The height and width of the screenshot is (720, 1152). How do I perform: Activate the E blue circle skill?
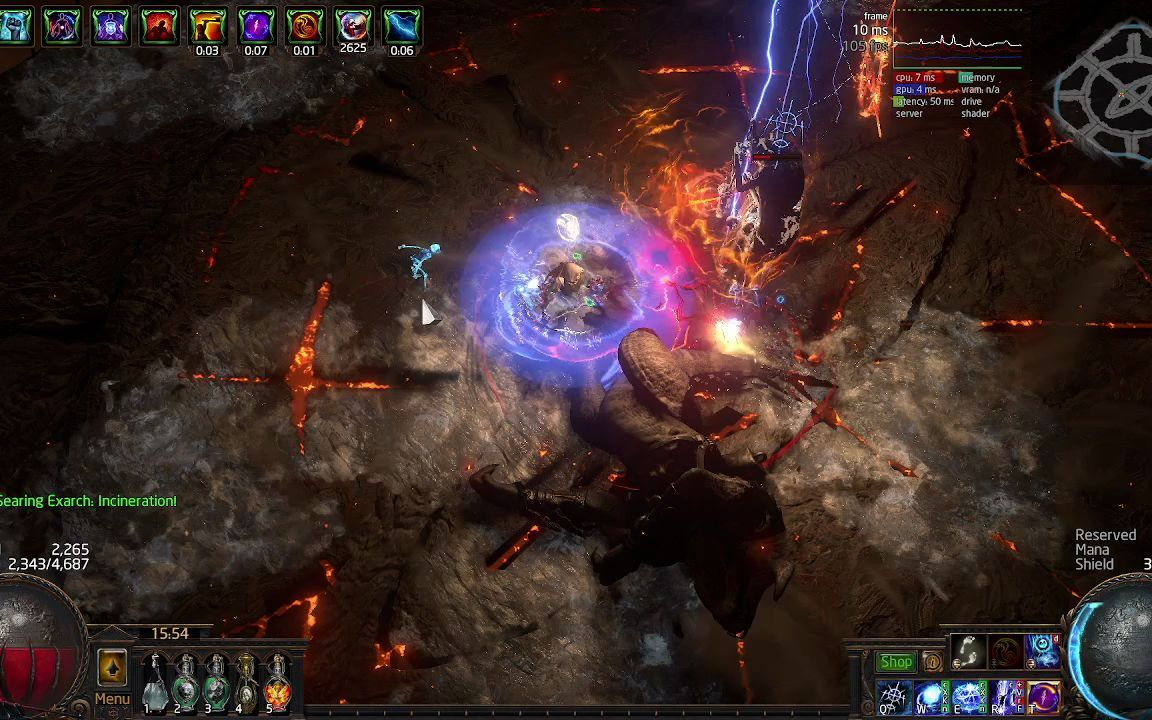coord(968,696)
